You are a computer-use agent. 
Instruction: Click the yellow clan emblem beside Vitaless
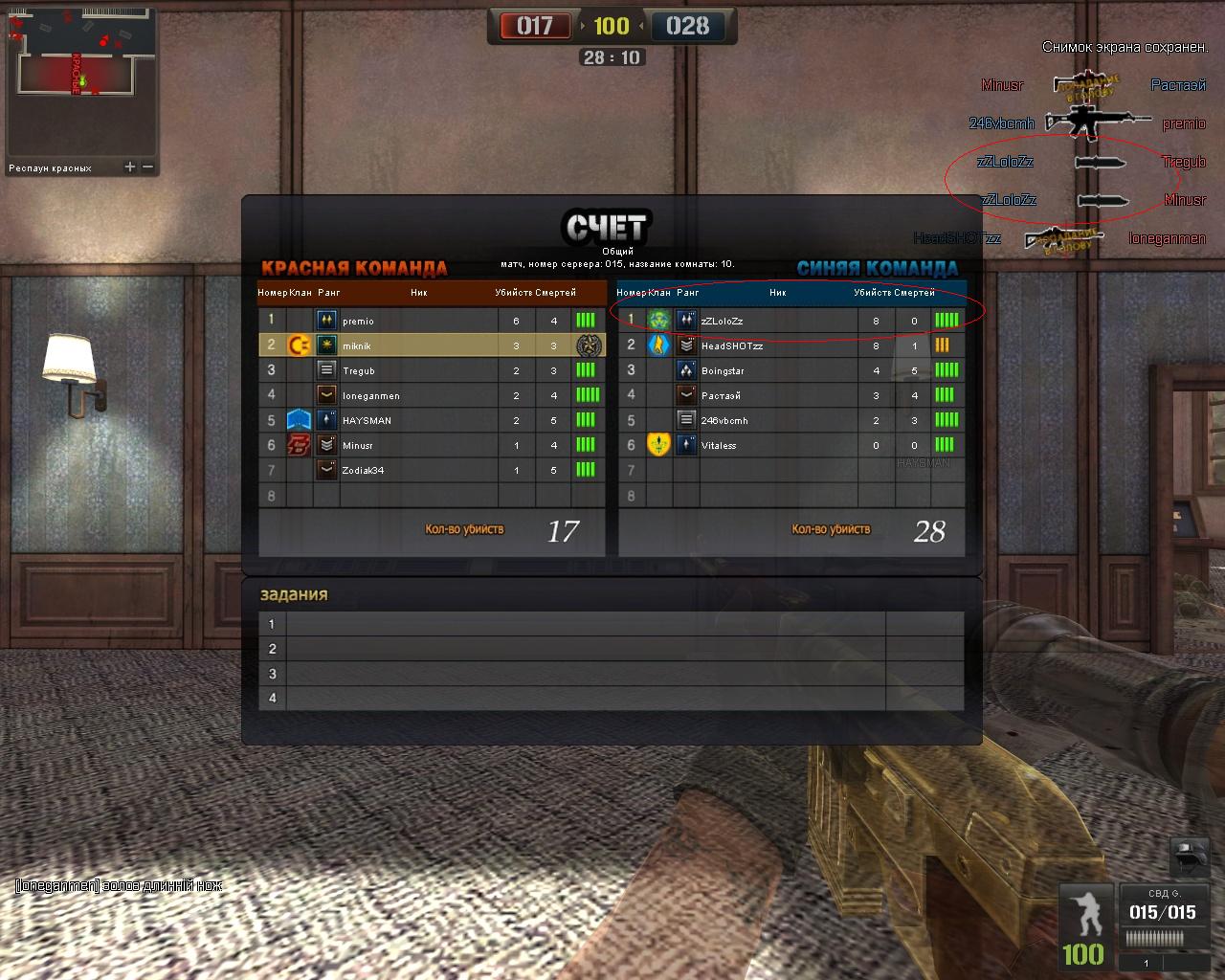coord(658,445)
